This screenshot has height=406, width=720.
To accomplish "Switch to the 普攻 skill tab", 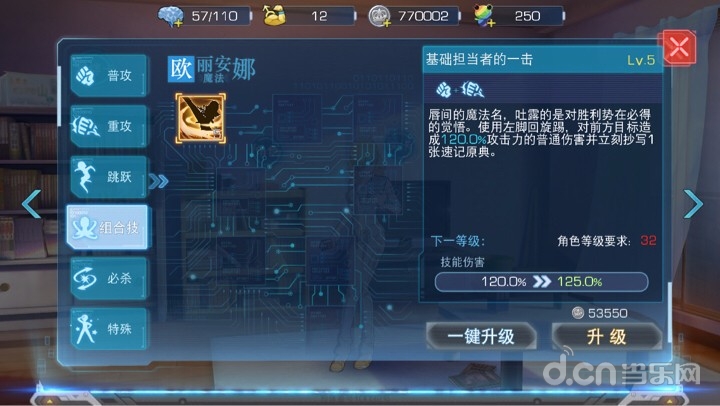I will (108, 77).
